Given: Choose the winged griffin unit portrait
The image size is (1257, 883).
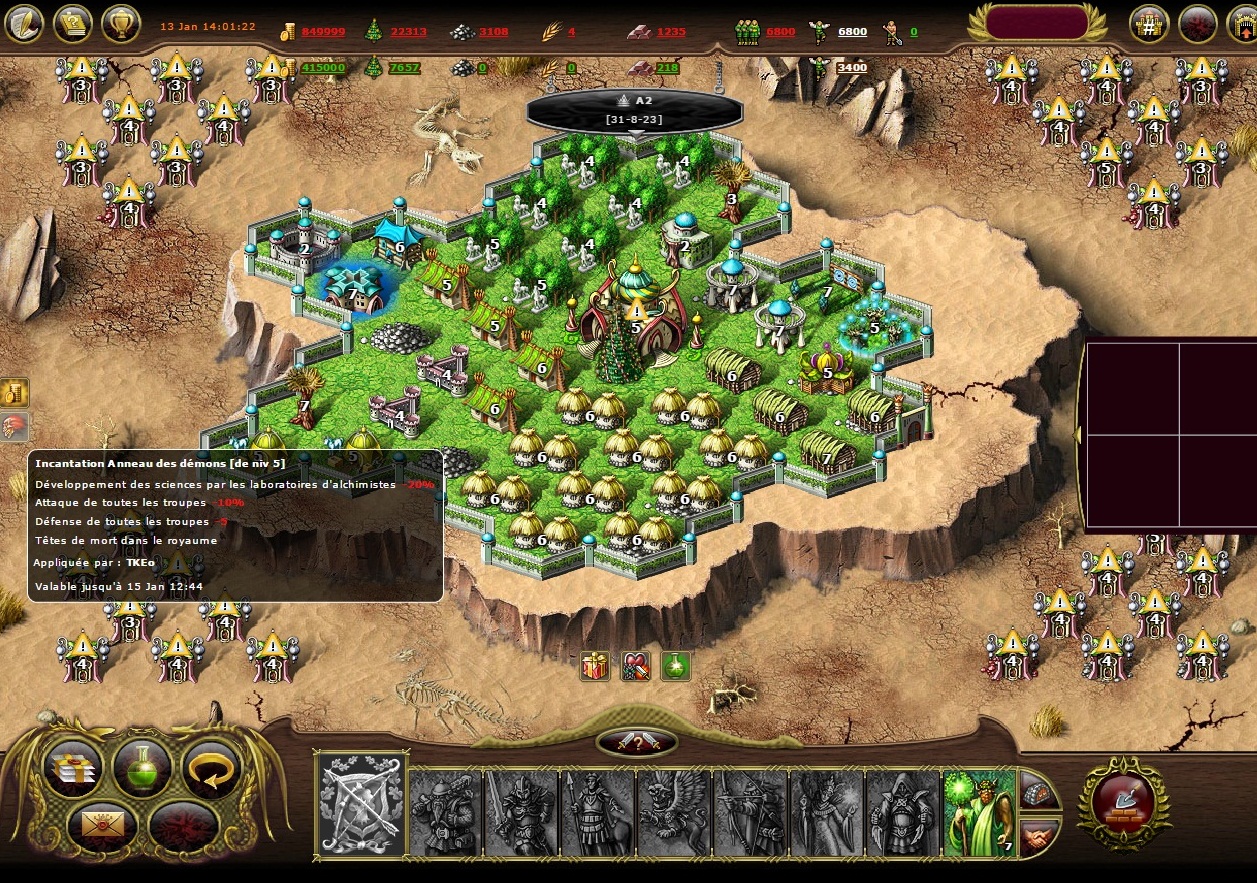Looking at the screenshot, I should [673, 812].
